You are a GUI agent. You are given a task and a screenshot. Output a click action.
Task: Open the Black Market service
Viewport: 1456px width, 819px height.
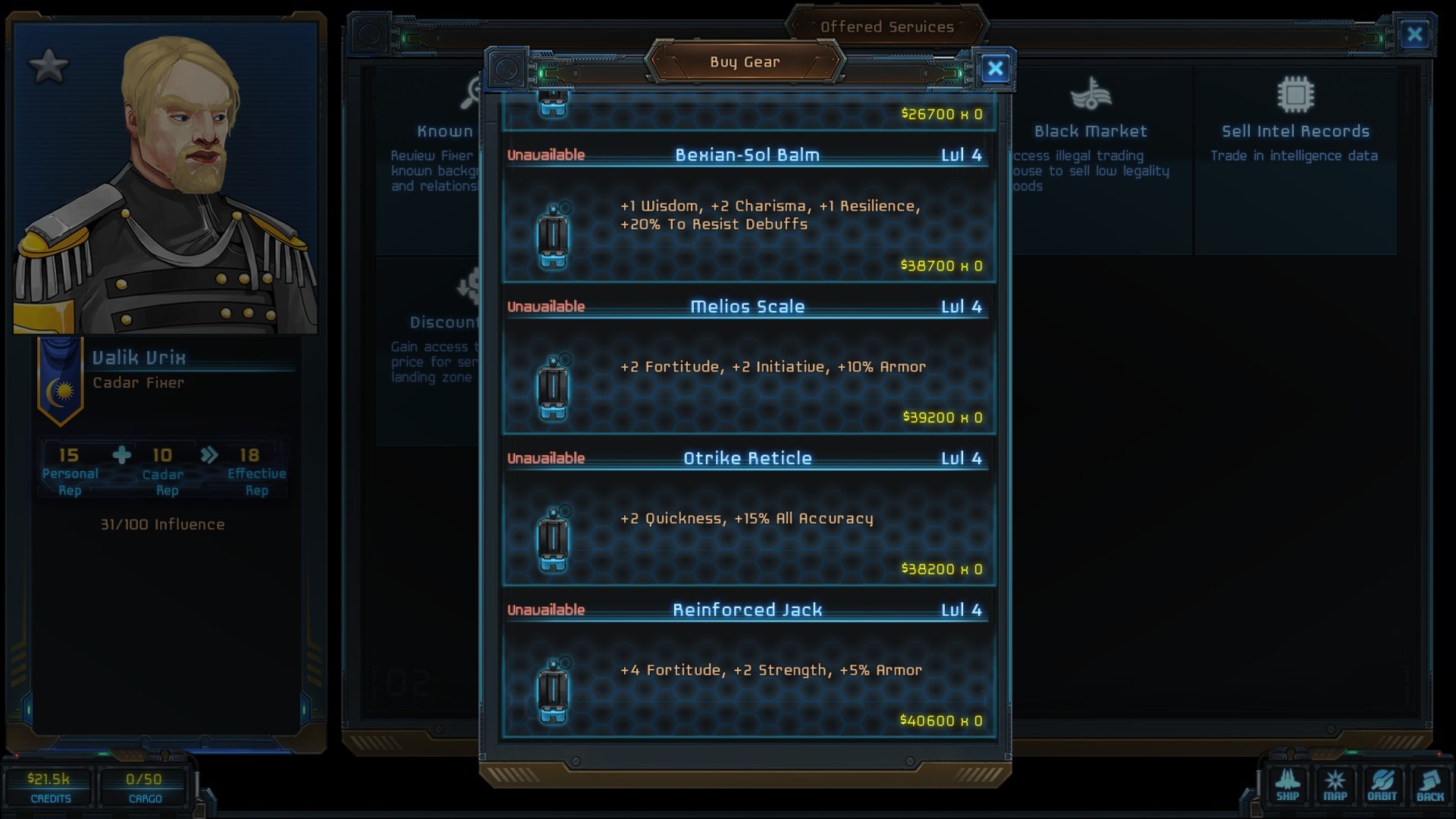(1090, 129)
